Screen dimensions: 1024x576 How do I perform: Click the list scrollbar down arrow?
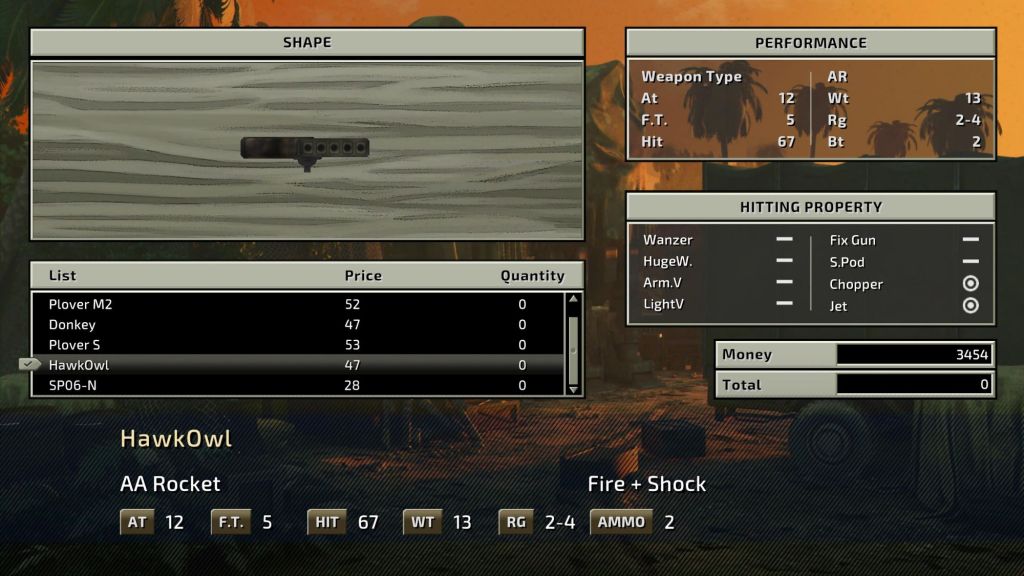click(x=573, y=389)
